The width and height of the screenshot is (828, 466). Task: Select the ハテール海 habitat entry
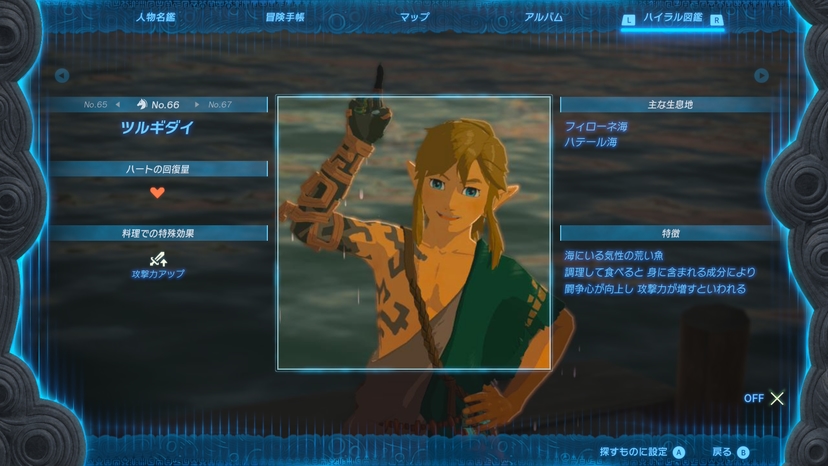591,142
